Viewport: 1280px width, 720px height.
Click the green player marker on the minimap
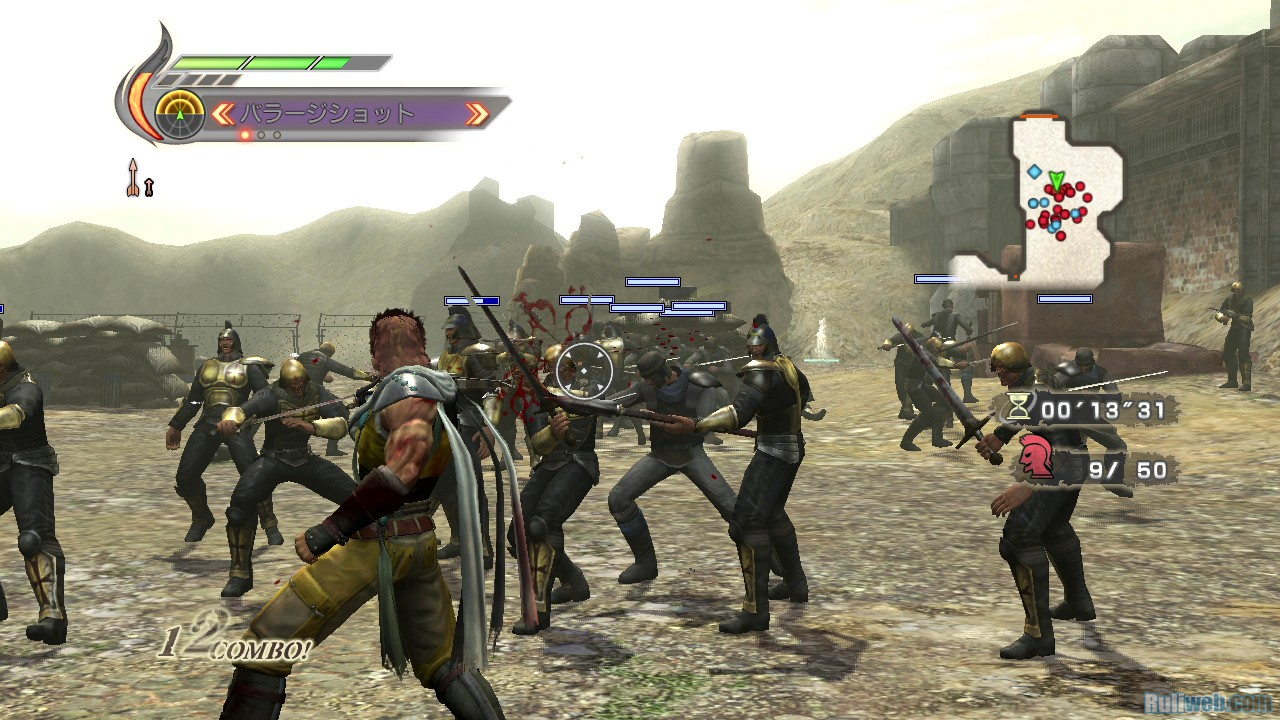pyautogui.click(x=1056, y=181)
